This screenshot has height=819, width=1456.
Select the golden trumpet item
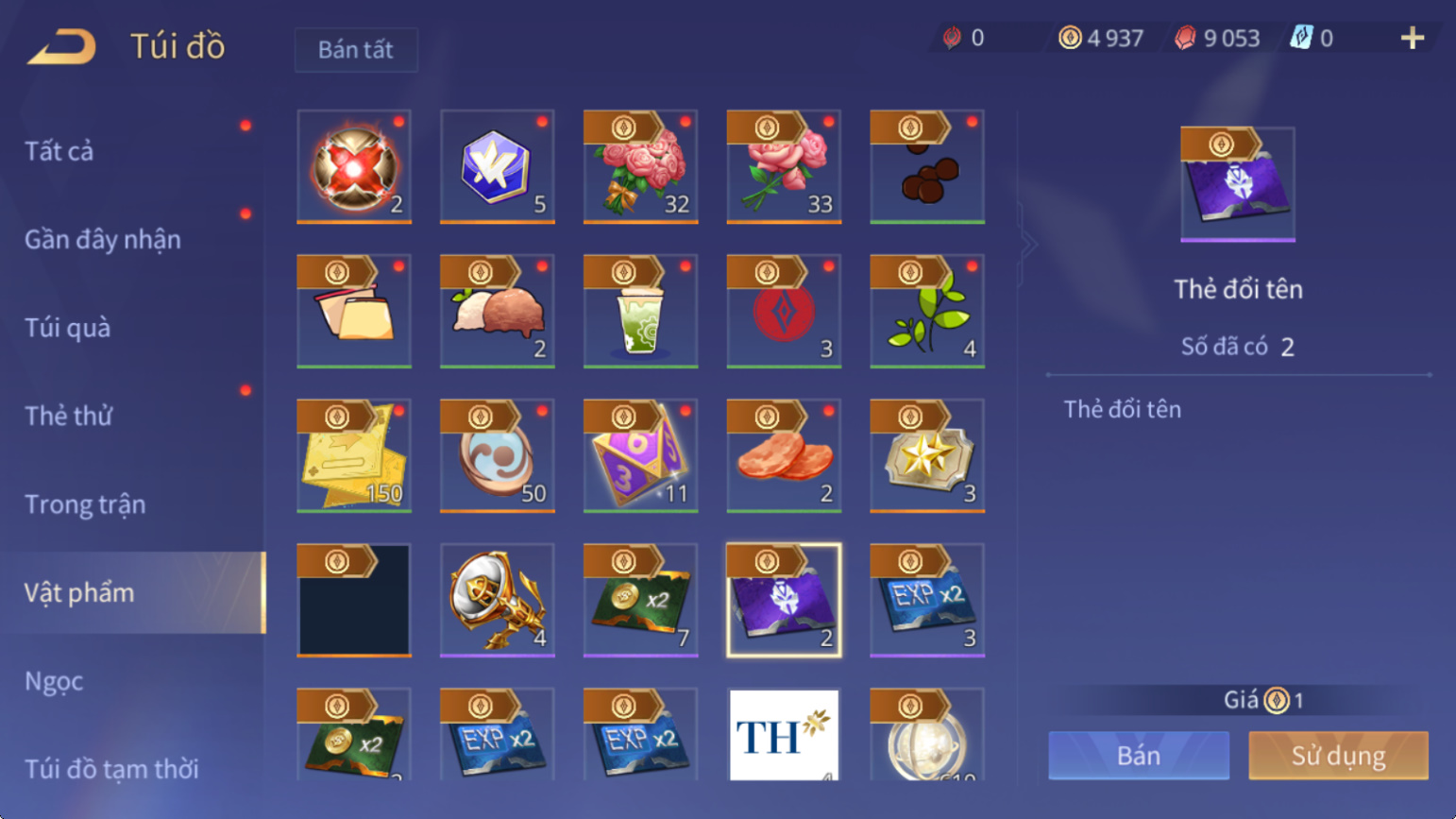497,600
